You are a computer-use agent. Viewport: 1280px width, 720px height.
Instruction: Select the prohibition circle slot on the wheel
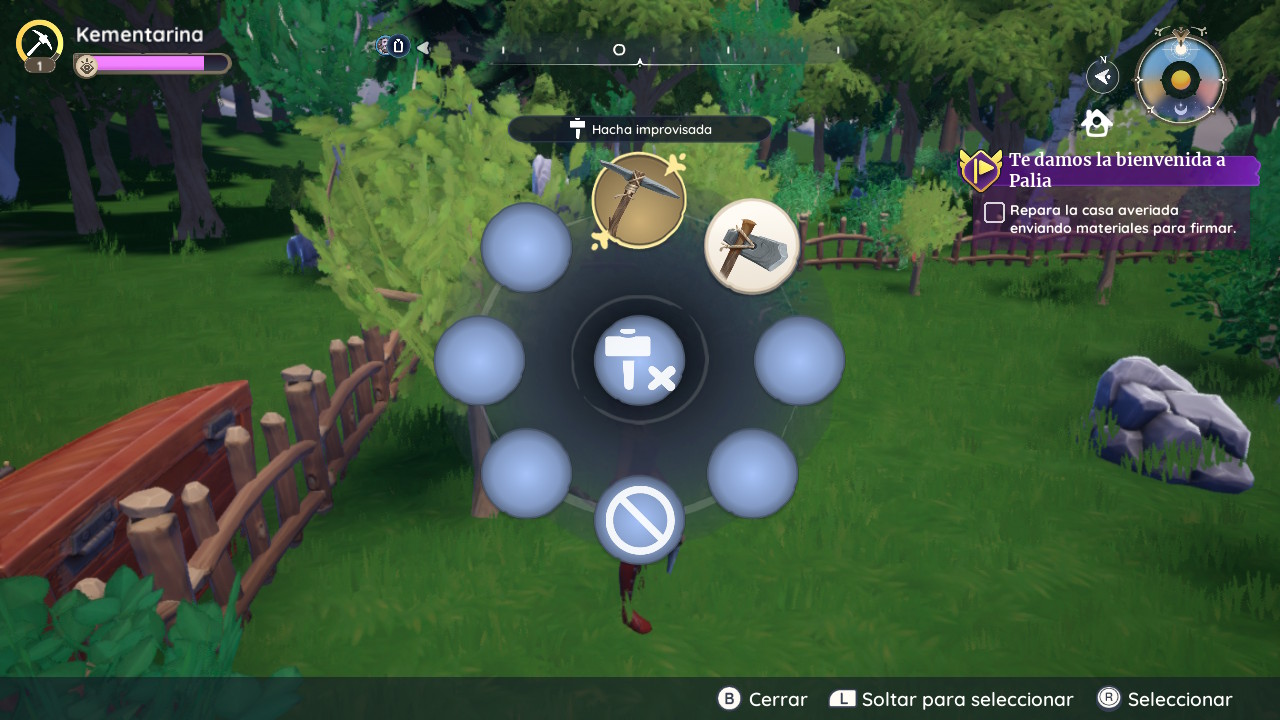pyautogui.click(x=639, y=520)
